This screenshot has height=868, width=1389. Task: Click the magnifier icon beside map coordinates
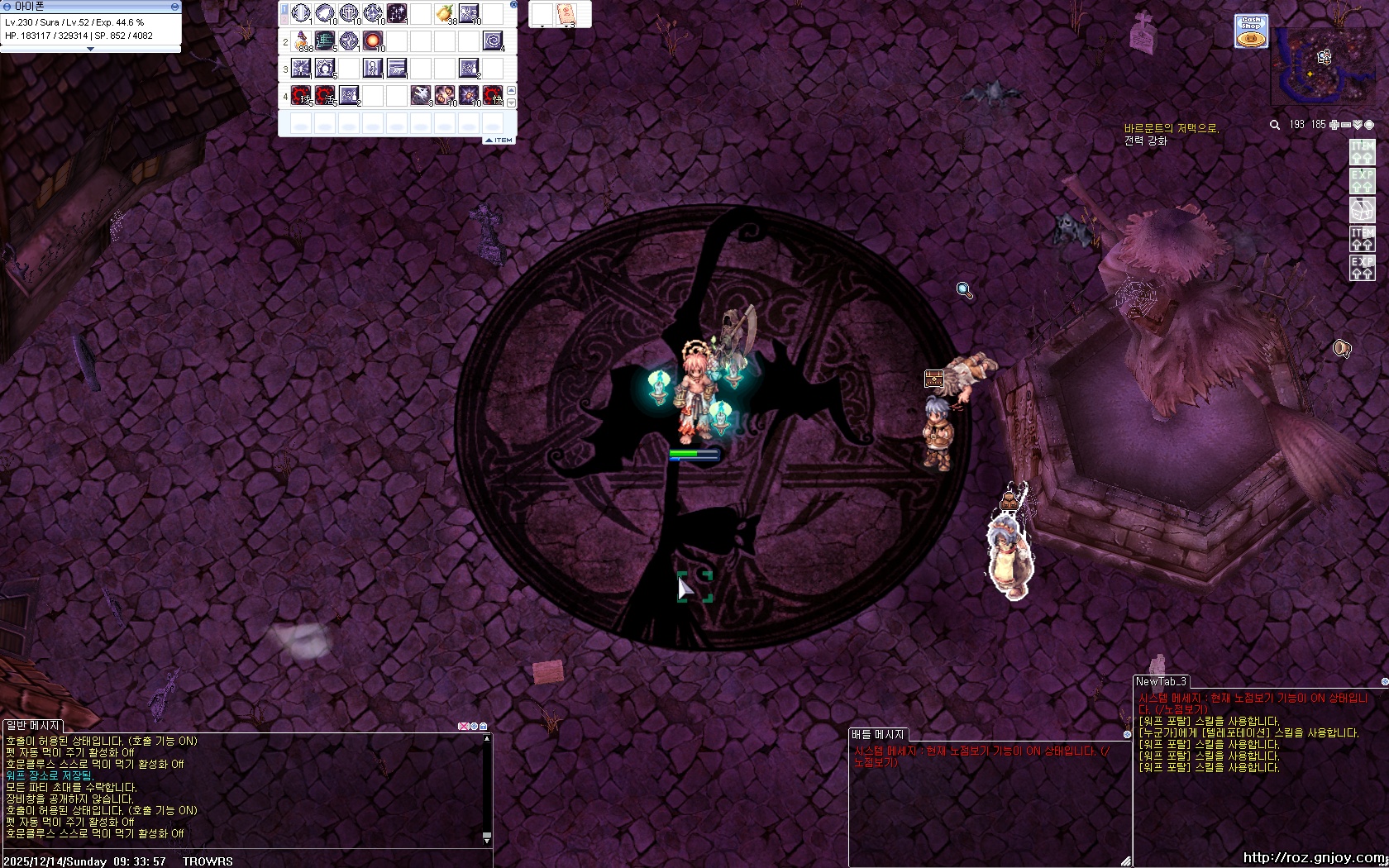pos(1275,125)
